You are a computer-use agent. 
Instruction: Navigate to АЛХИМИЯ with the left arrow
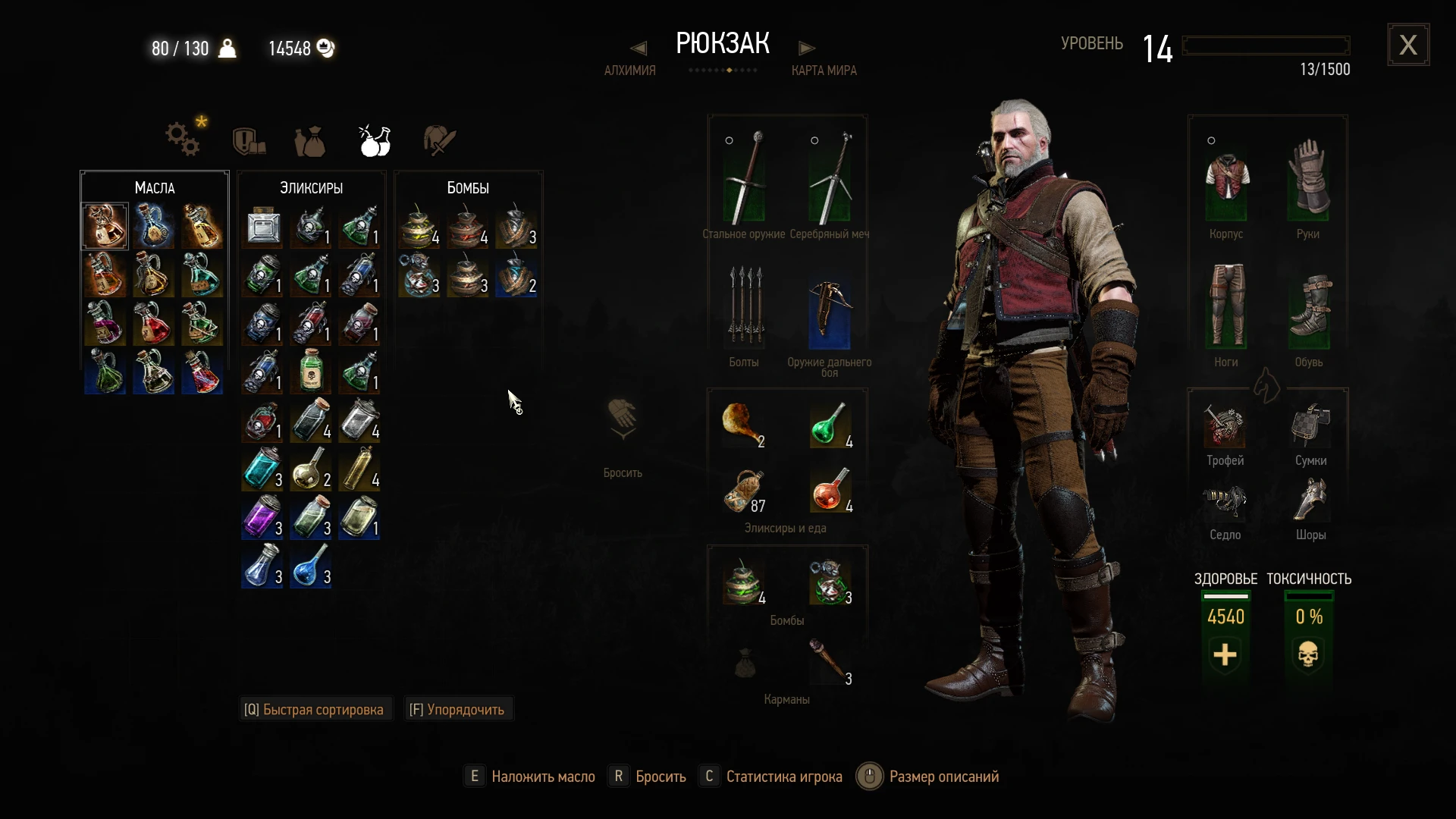[x=638, y=47]
